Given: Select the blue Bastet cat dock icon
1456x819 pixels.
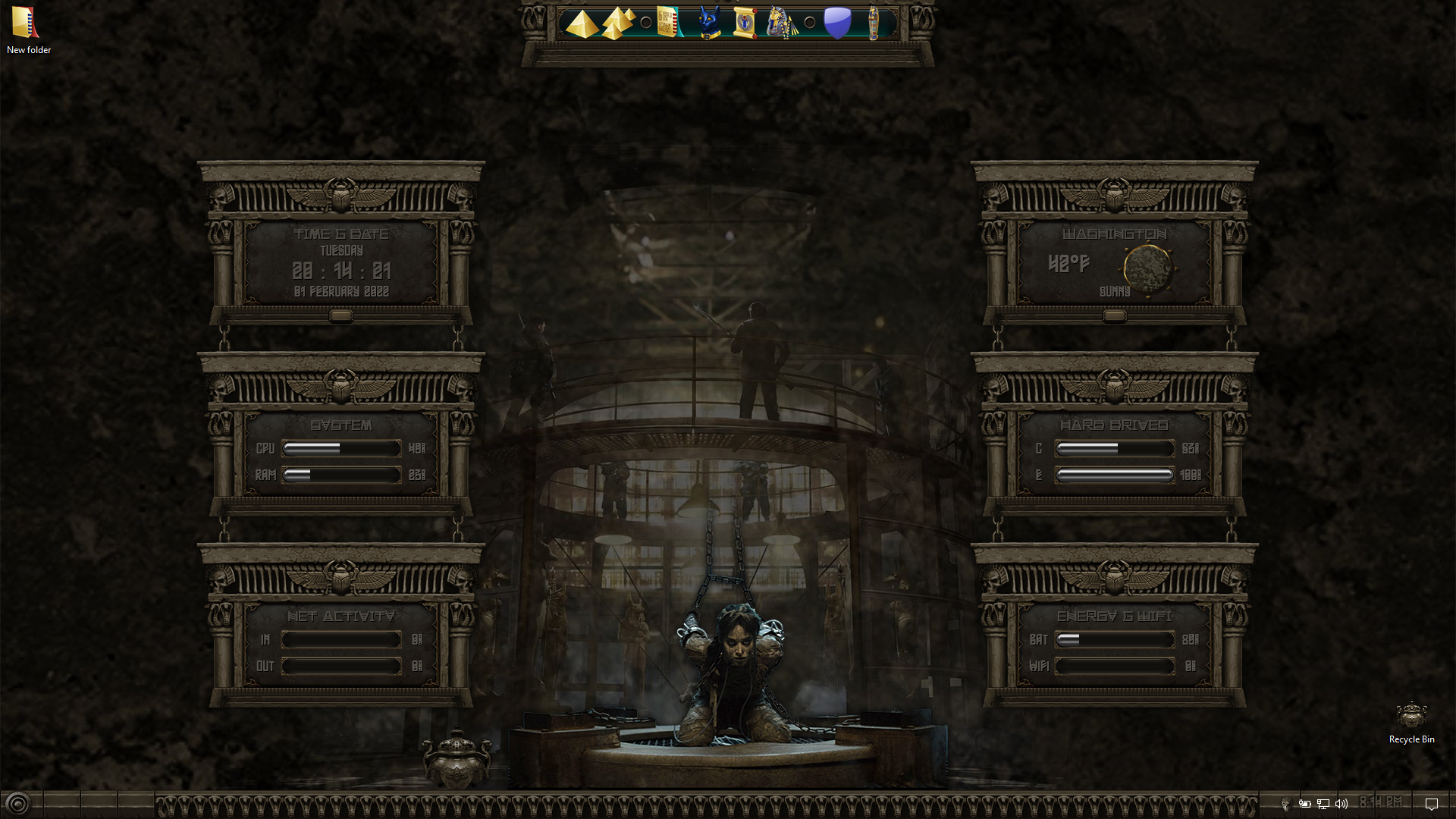Looking at the screenshot, I should (x=709, y=23).
